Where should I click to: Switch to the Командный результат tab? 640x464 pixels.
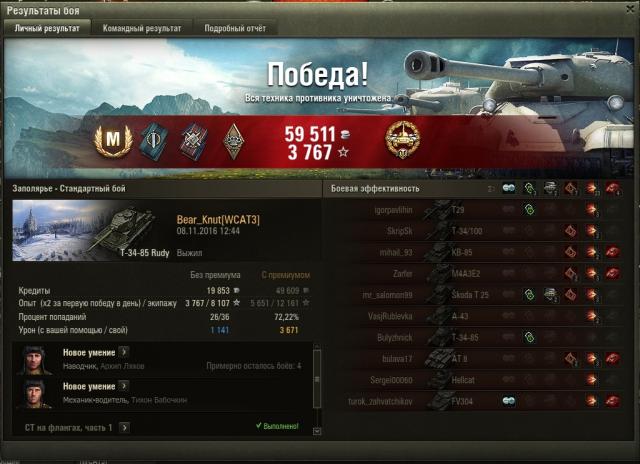point(142,29)
